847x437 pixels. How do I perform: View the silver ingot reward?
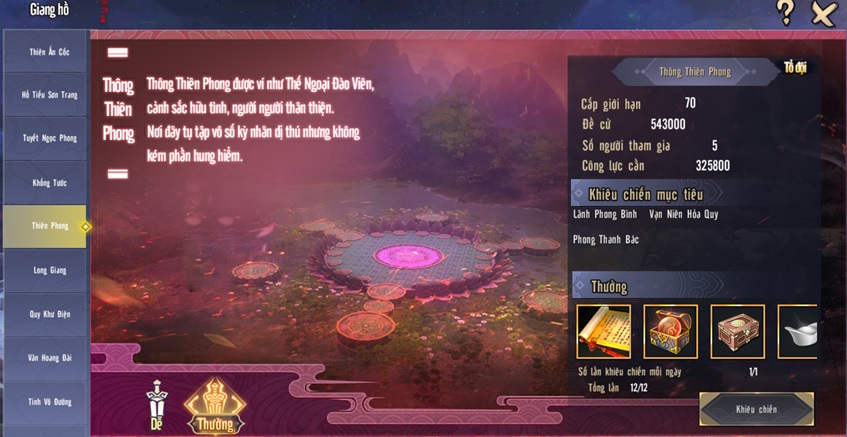798,331
